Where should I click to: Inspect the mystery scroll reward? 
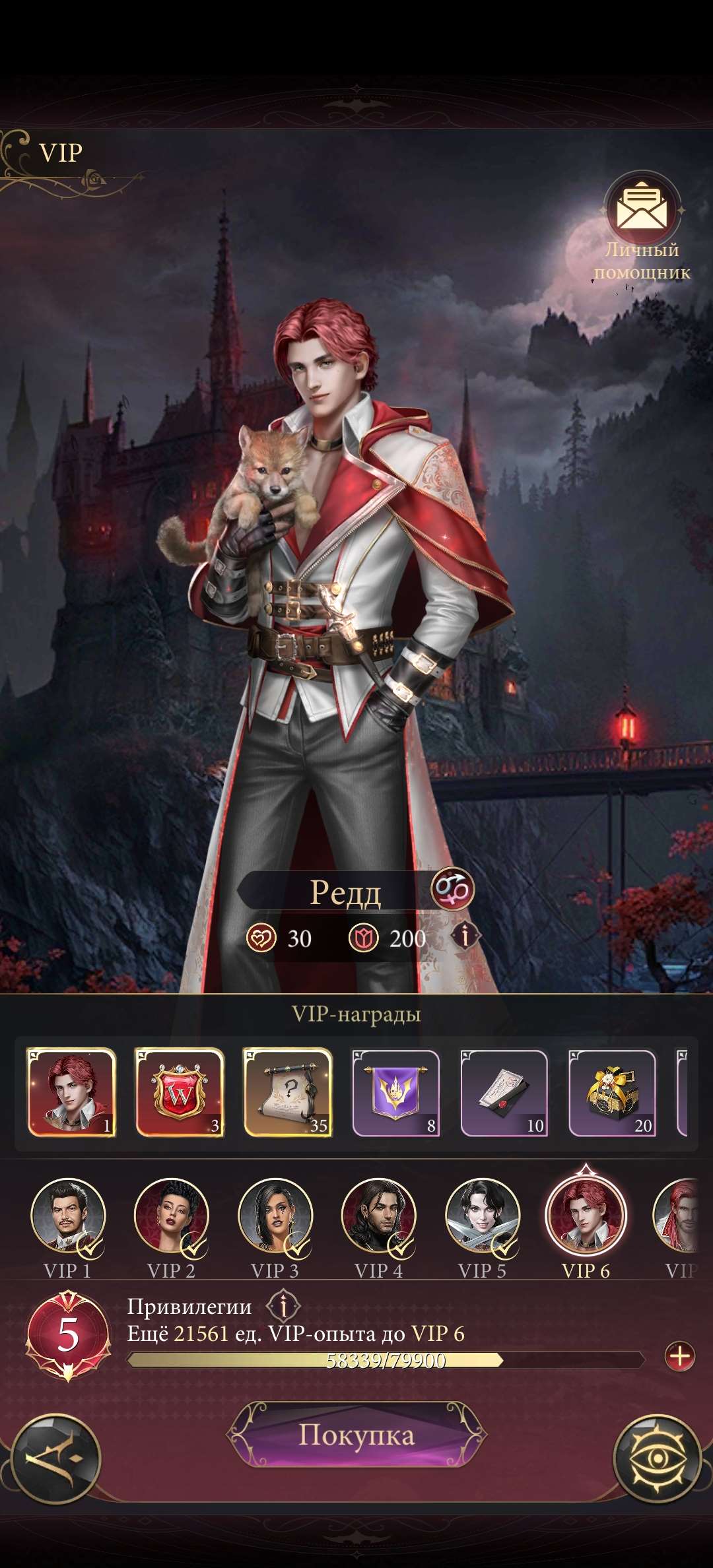point(288,1092)
